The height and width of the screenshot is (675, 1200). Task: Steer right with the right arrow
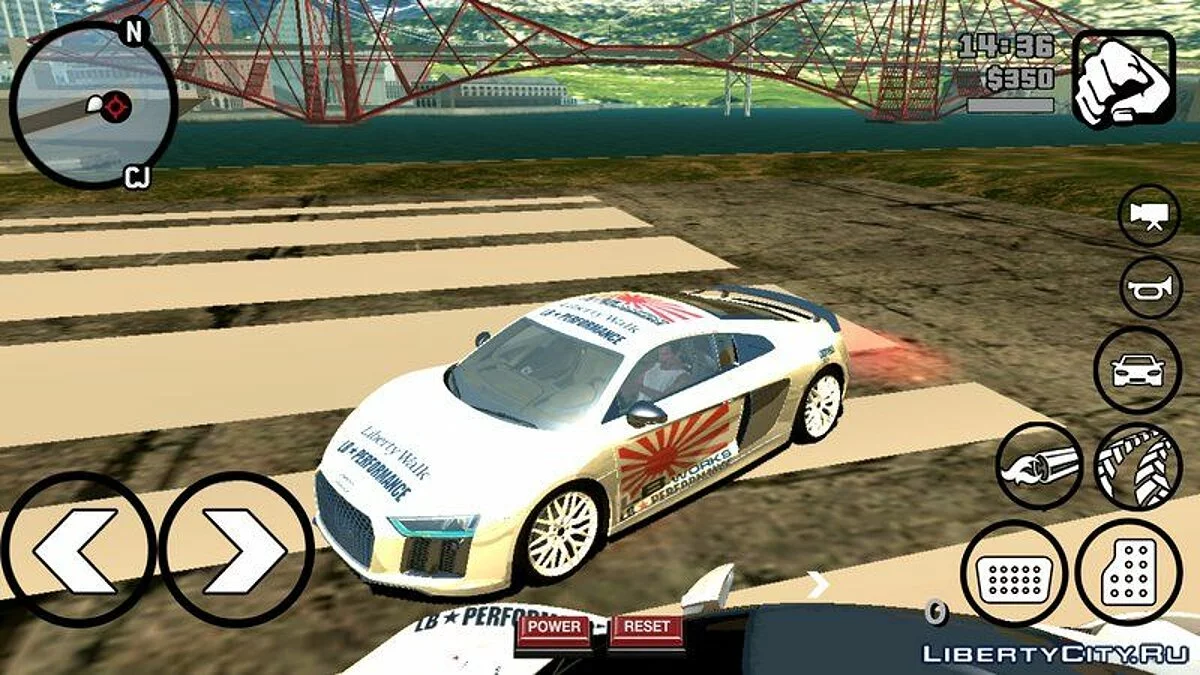(237, 550)
